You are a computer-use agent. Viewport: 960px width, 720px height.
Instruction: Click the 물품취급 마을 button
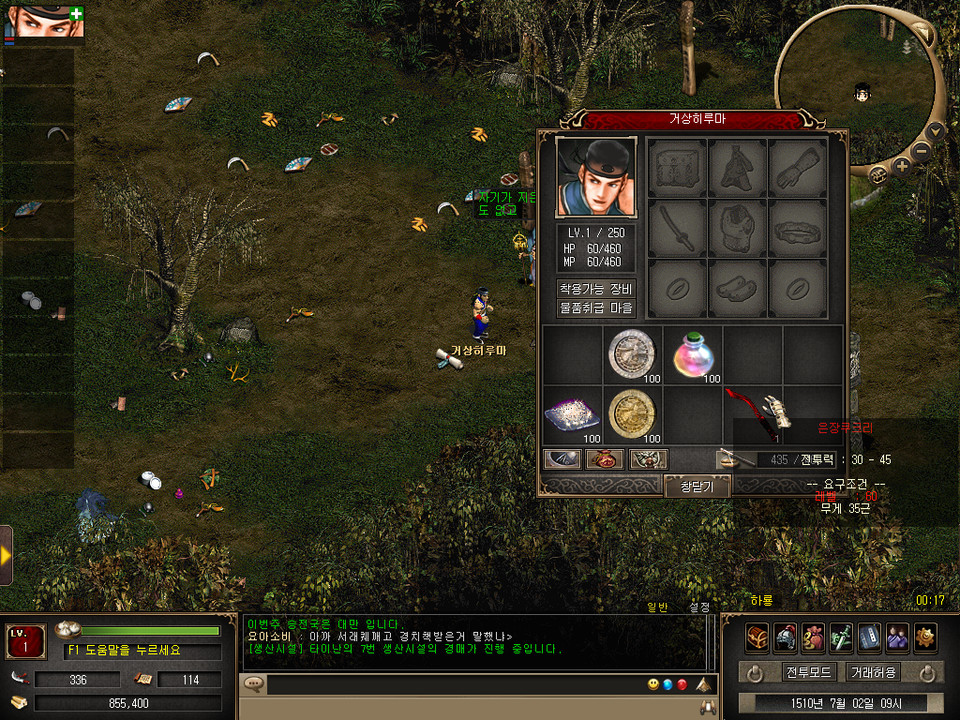(596, 309)
